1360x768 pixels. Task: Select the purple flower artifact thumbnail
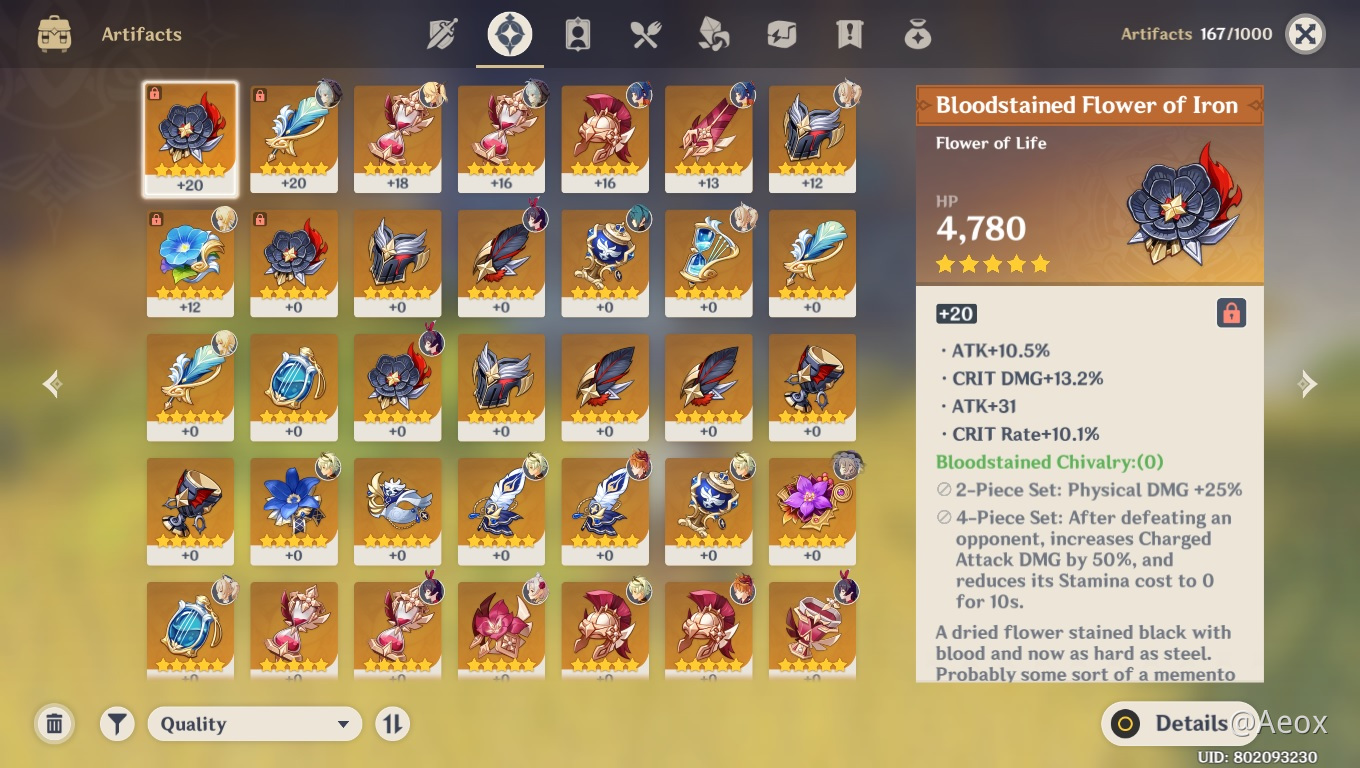click(812, 511)
